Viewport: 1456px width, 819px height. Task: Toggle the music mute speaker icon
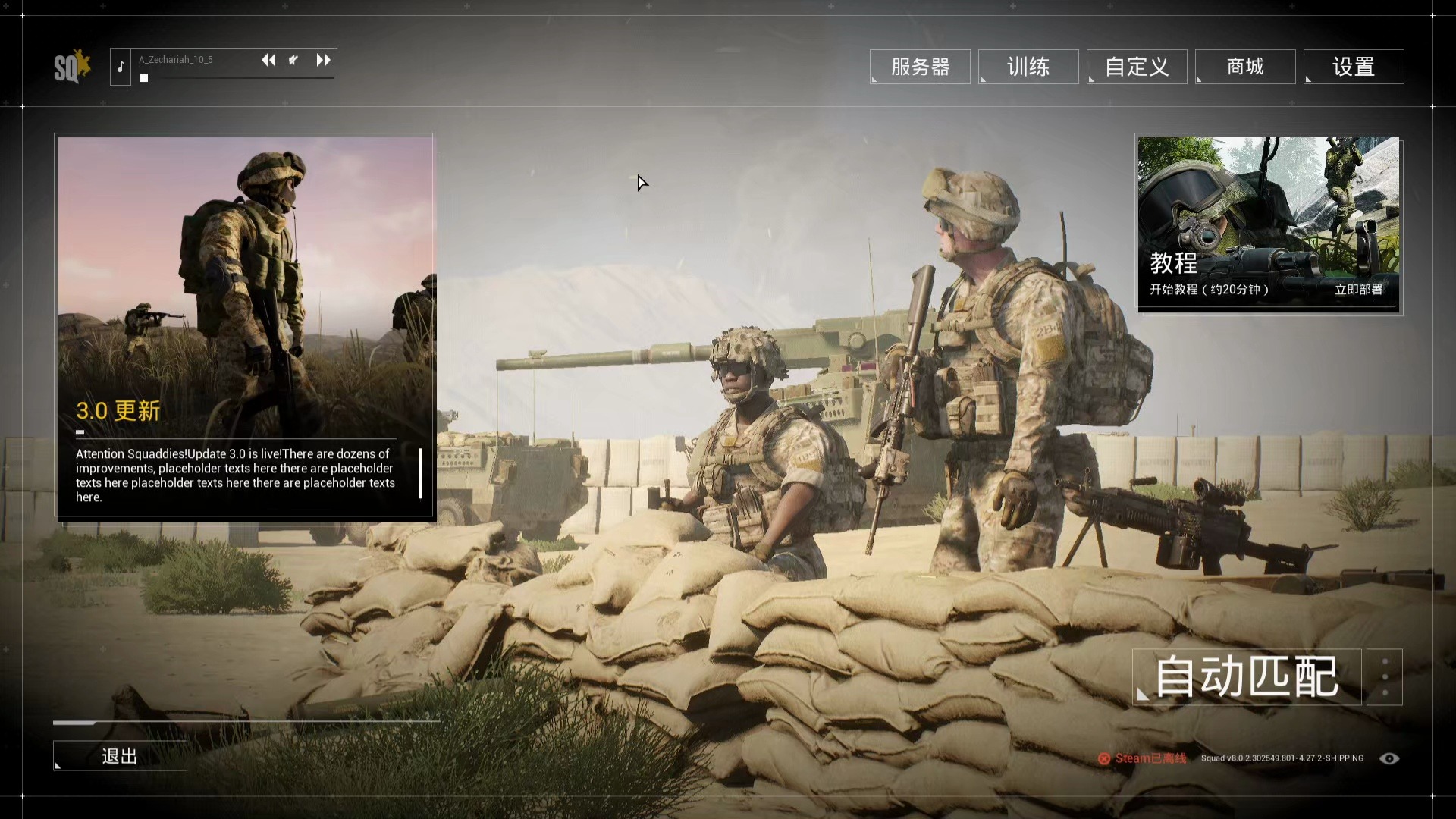[293, 60]
